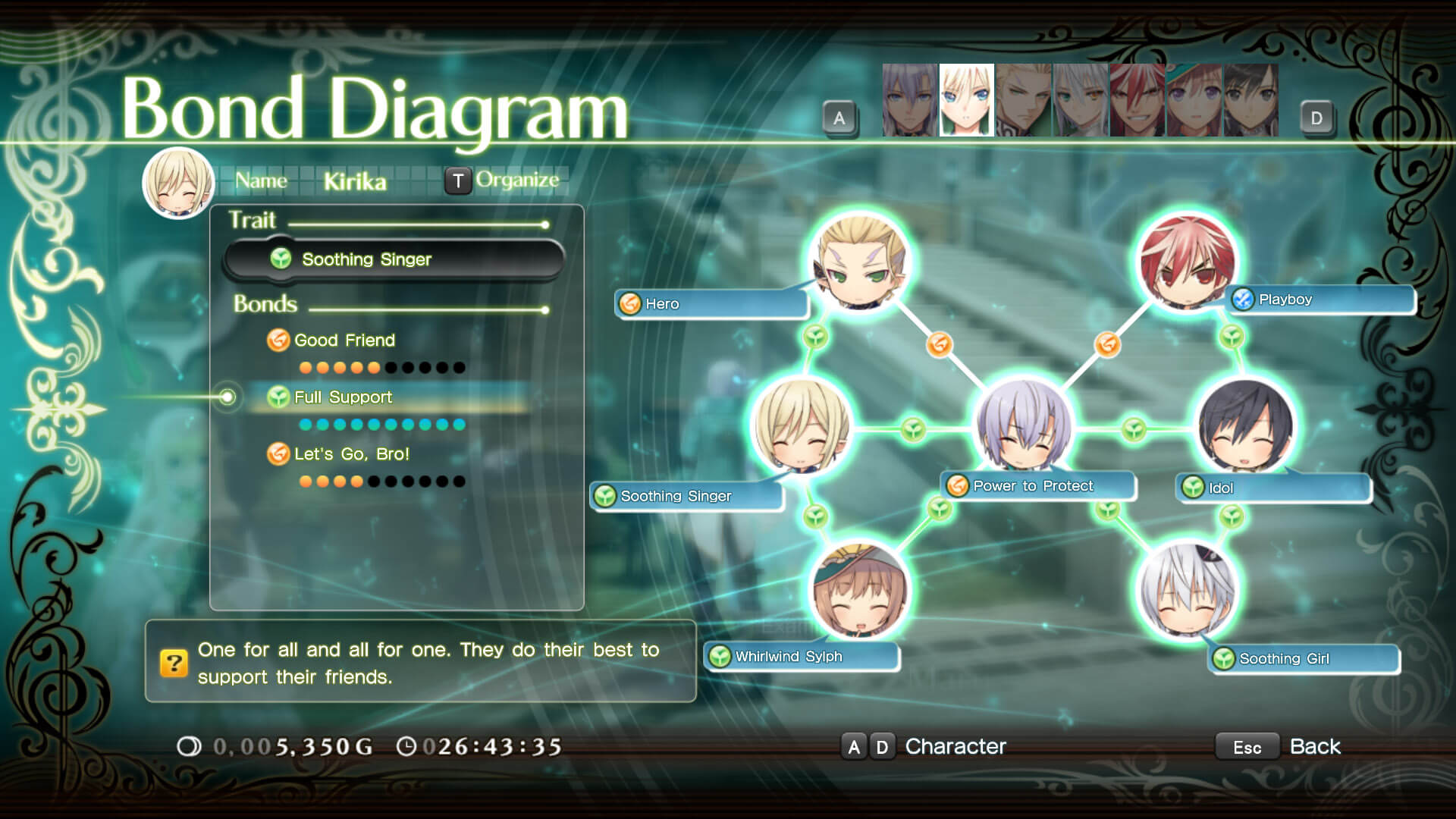Screen dimensions: 1456x819
Task: Select the Soothing Girl white-haired node
Action: click(x=1188, y=590)
